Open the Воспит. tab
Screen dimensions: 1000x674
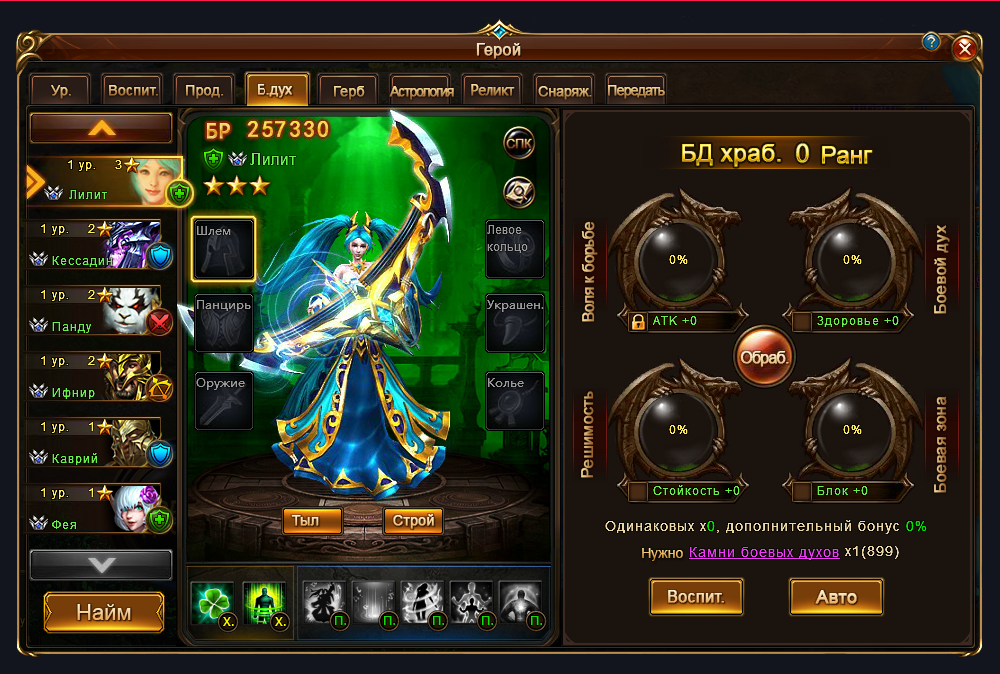pos(132,90)
